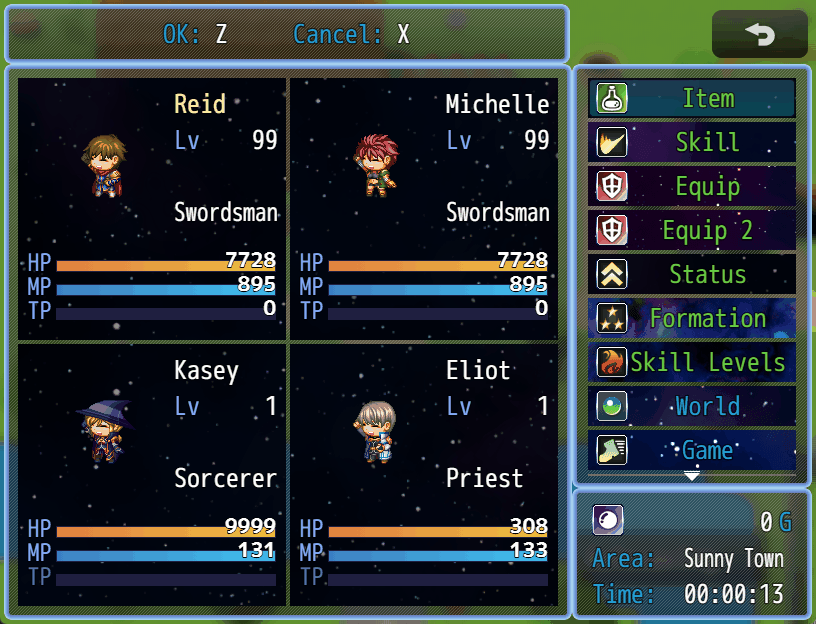Screen dimensions: 816x624
Task: Click the menu's down scroll arrow
Action: pos(692,476)
